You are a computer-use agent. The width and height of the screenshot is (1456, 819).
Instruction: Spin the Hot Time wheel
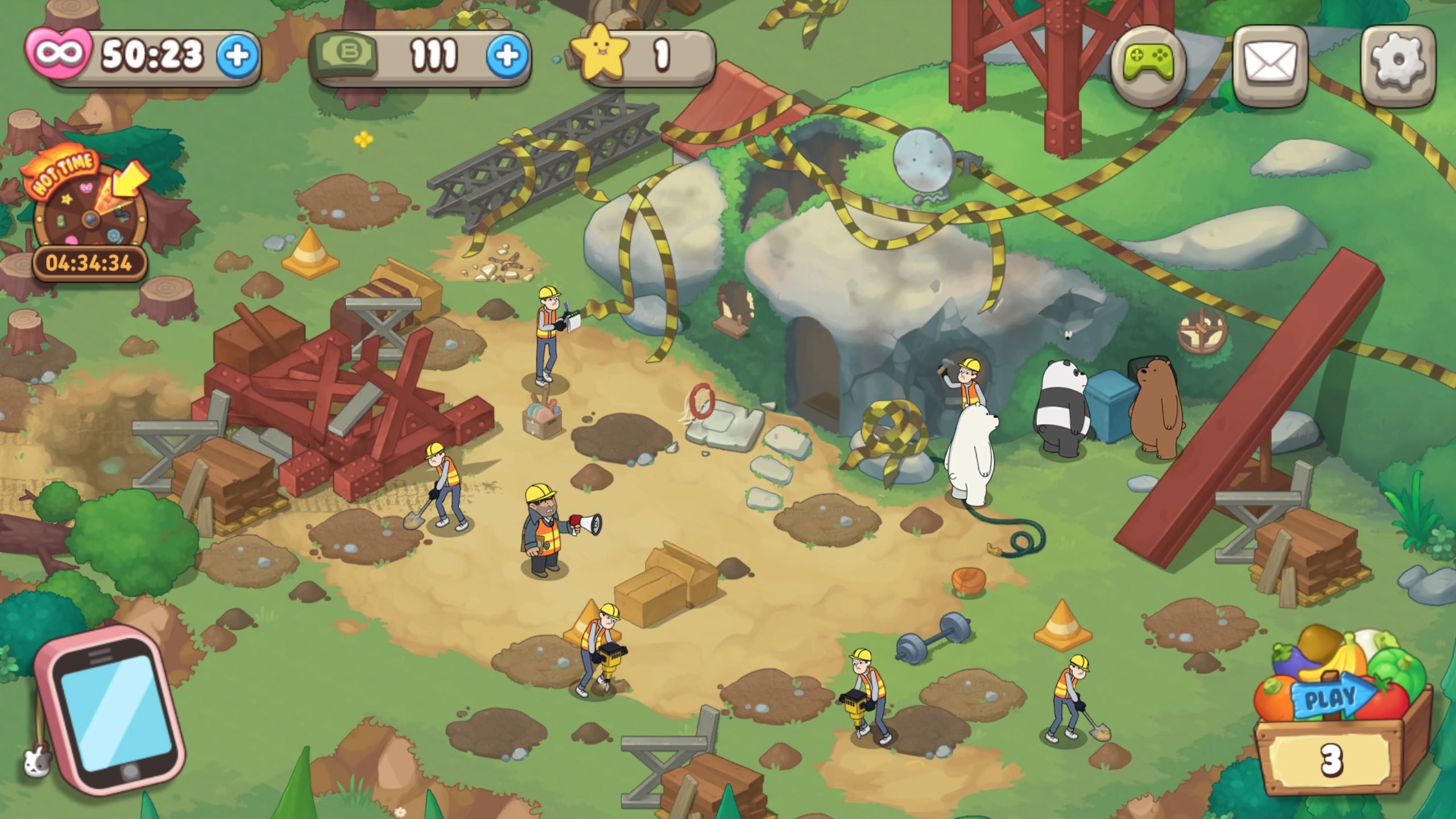click(89, 215)
